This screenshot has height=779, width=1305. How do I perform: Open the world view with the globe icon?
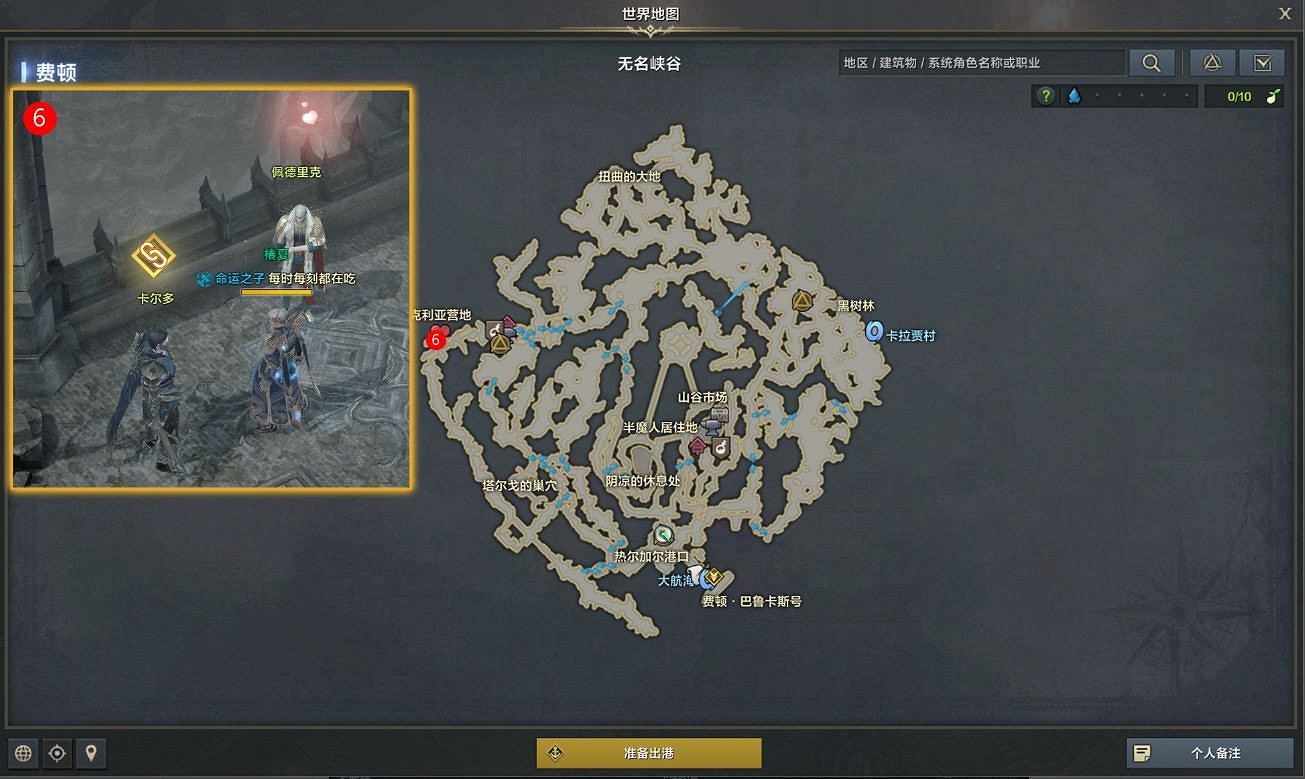click(21, 753)
